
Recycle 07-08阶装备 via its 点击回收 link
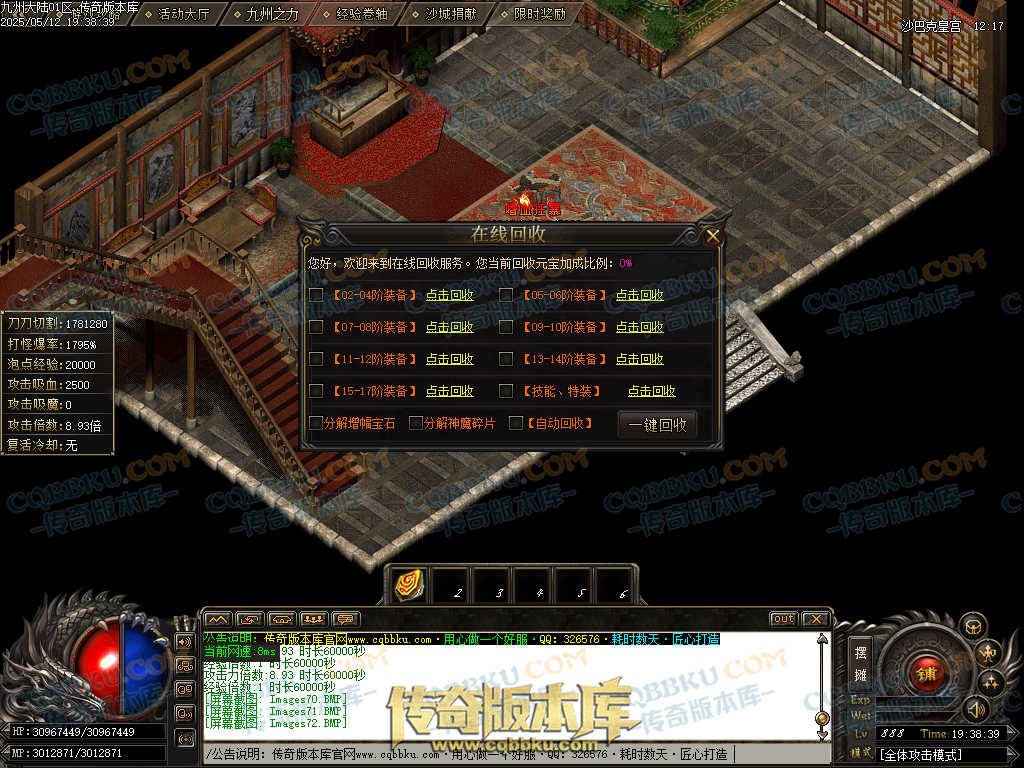tap(449, 327)
